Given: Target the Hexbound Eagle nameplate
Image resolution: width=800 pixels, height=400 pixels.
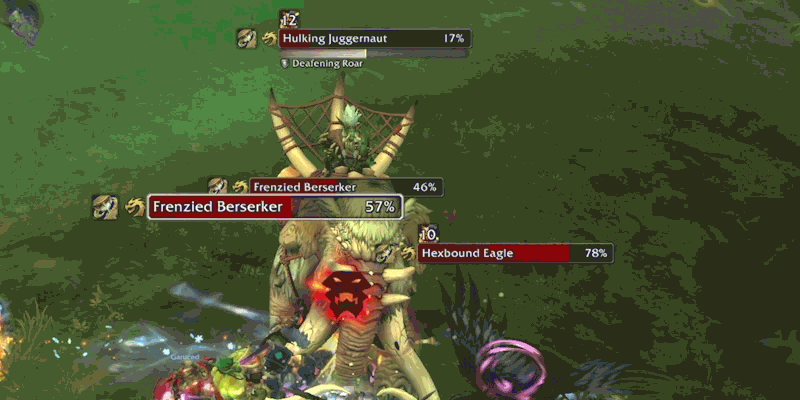Looking at the screenshot, I should click(x=515, y=254).
